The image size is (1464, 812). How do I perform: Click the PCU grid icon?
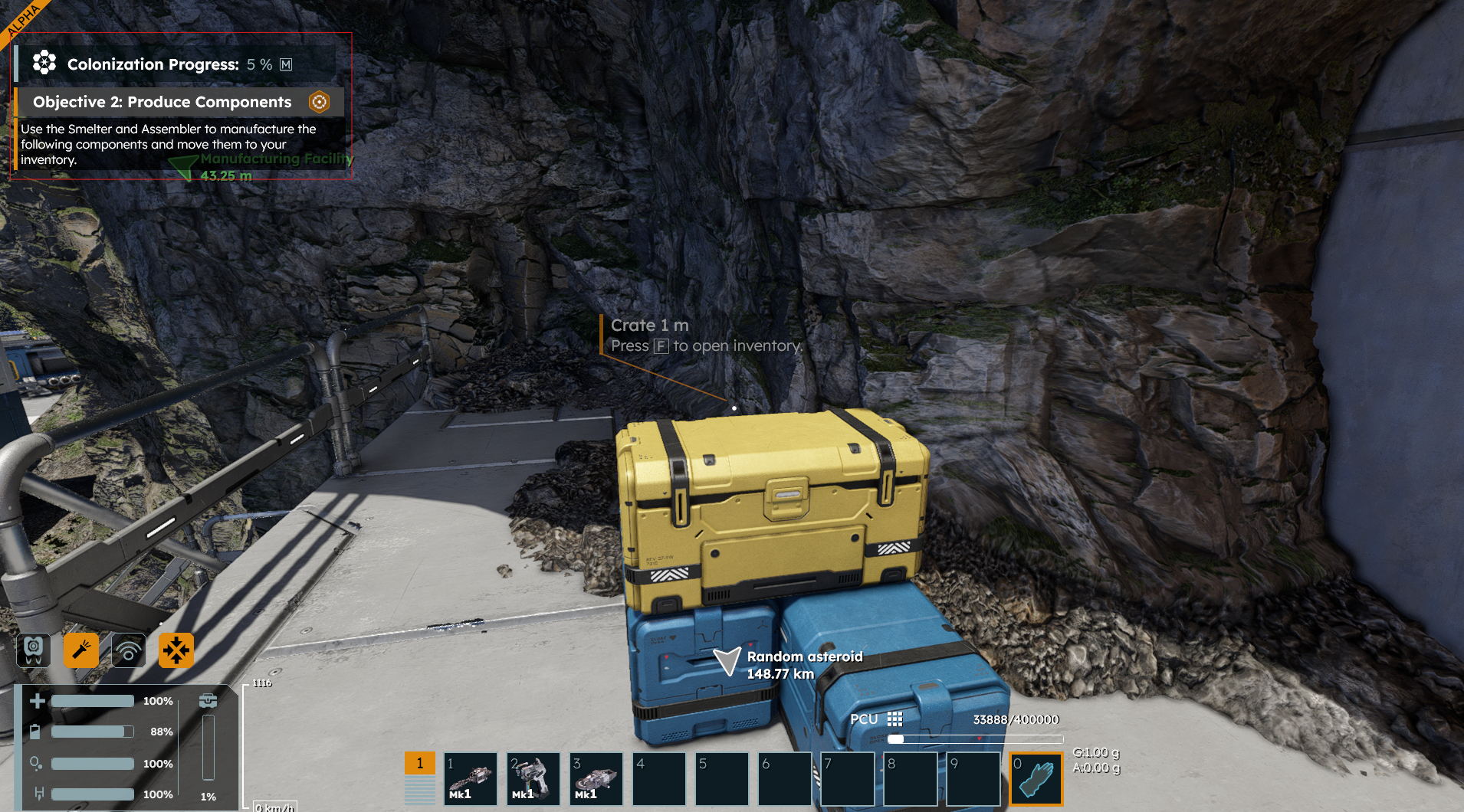[894, 719]
